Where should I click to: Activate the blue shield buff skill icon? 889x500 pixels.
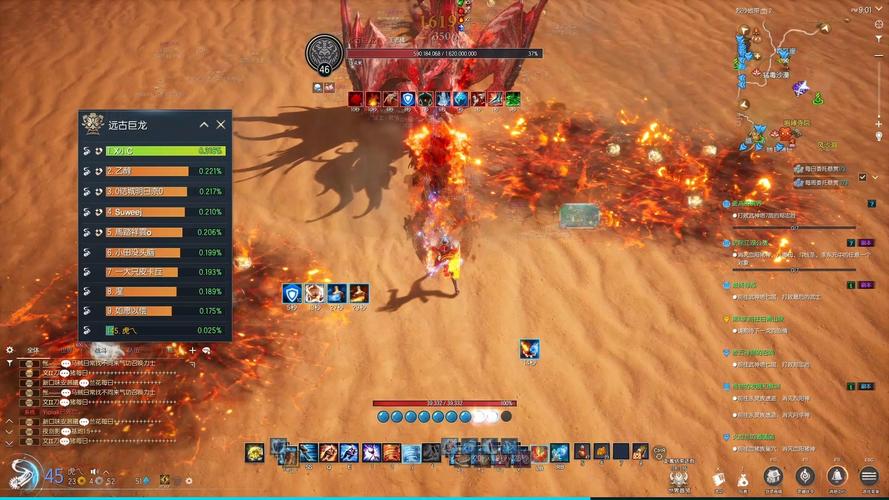[292, 293]
